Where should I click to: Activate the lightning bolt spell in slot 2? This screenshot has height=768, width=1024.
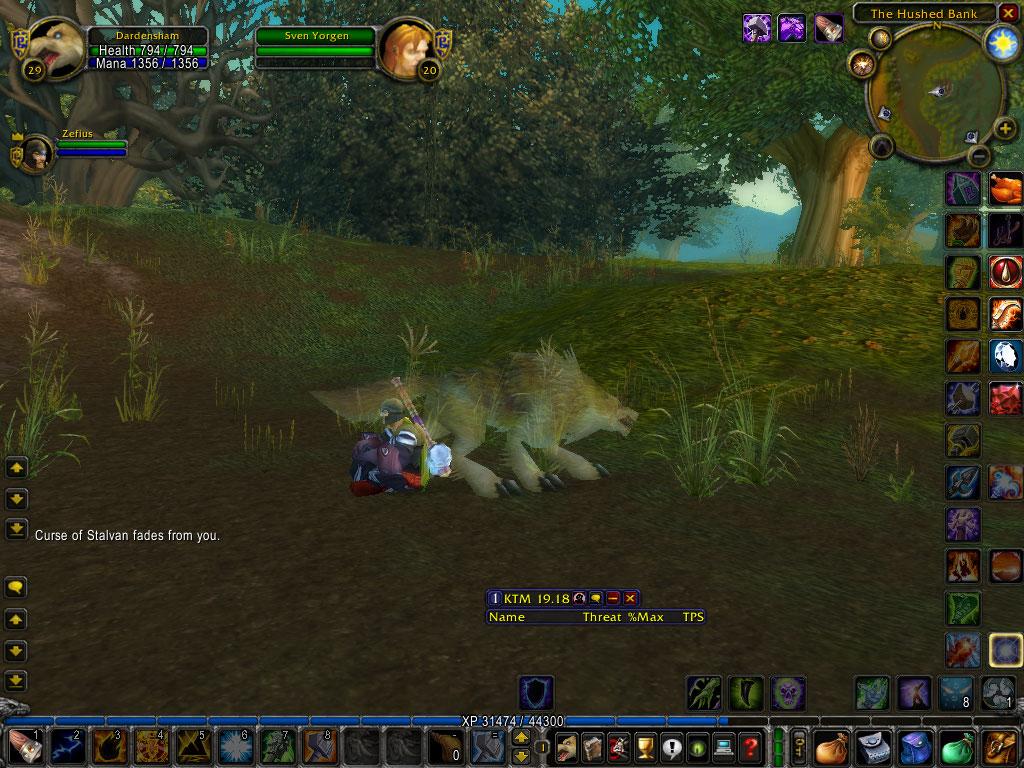coord(66,746)
